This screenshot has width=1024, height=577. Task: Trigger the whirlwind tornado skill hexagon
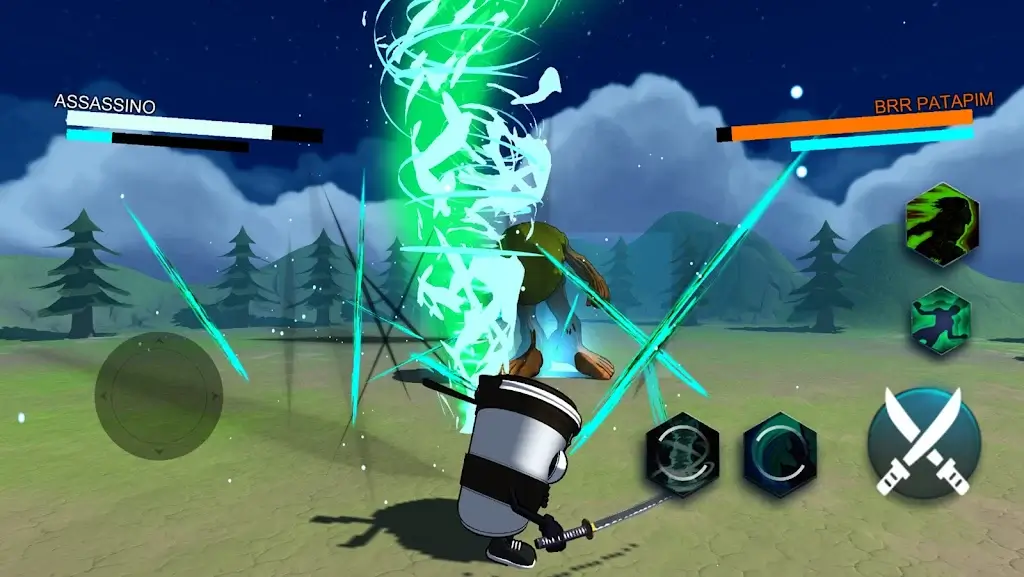pyautogui.click(x=682, y=455)
